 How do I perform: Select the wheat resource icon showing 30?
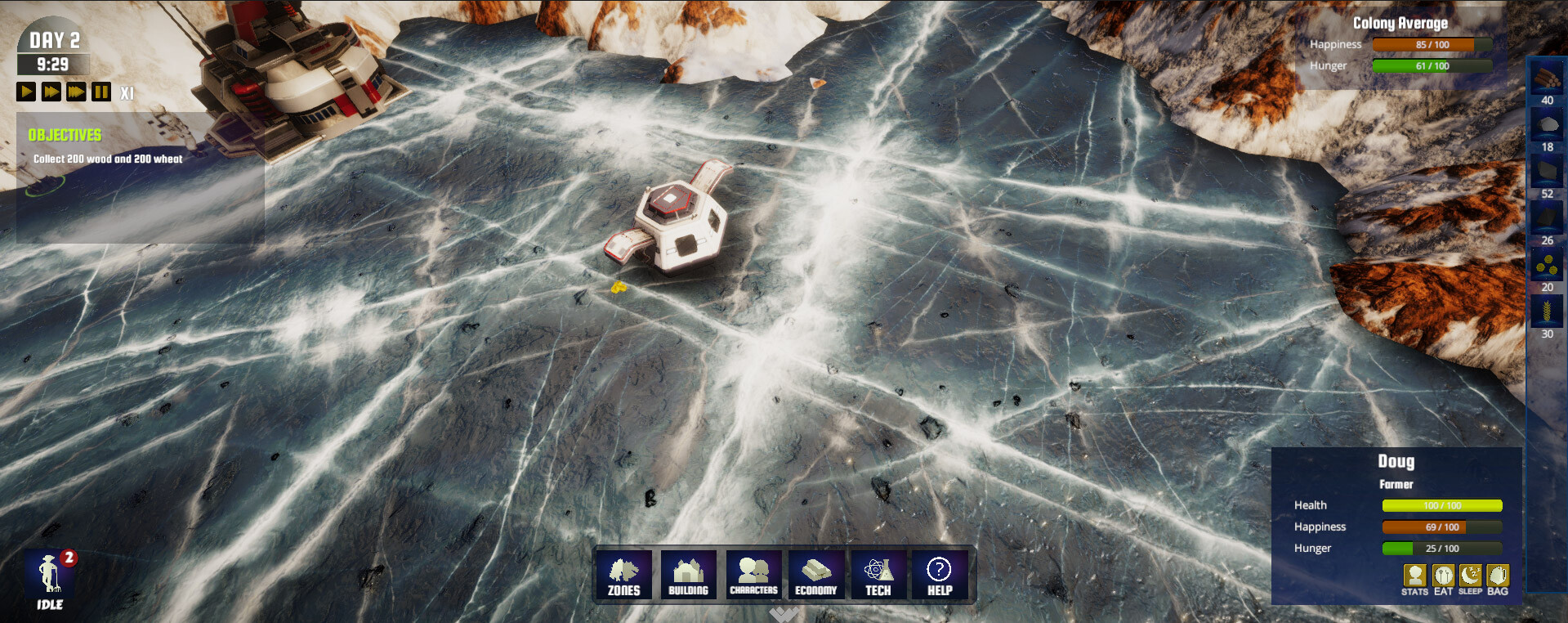(1547, 311)
